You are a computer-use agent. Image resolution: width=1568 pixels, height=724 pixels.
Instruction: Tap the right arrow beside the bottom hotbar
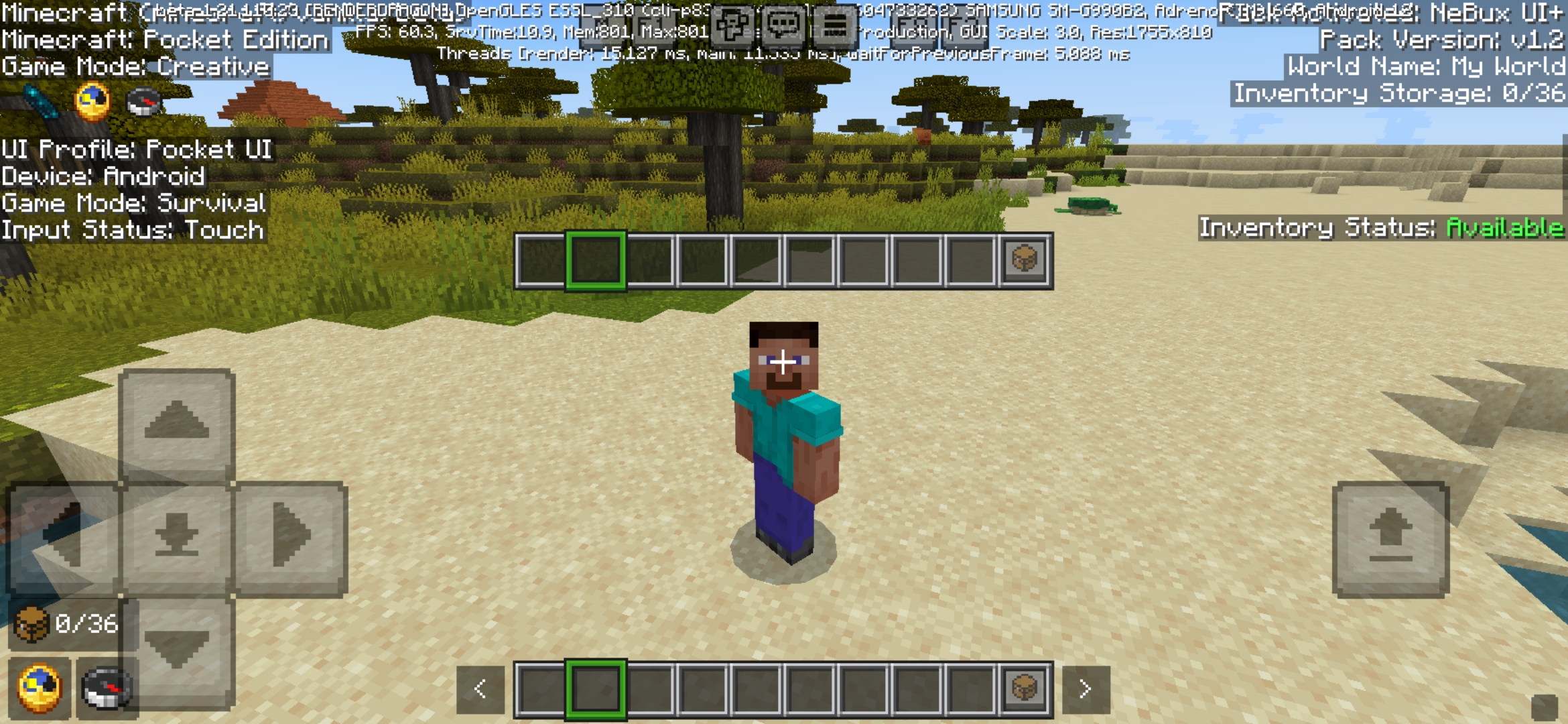click(x=1086, y=687)
